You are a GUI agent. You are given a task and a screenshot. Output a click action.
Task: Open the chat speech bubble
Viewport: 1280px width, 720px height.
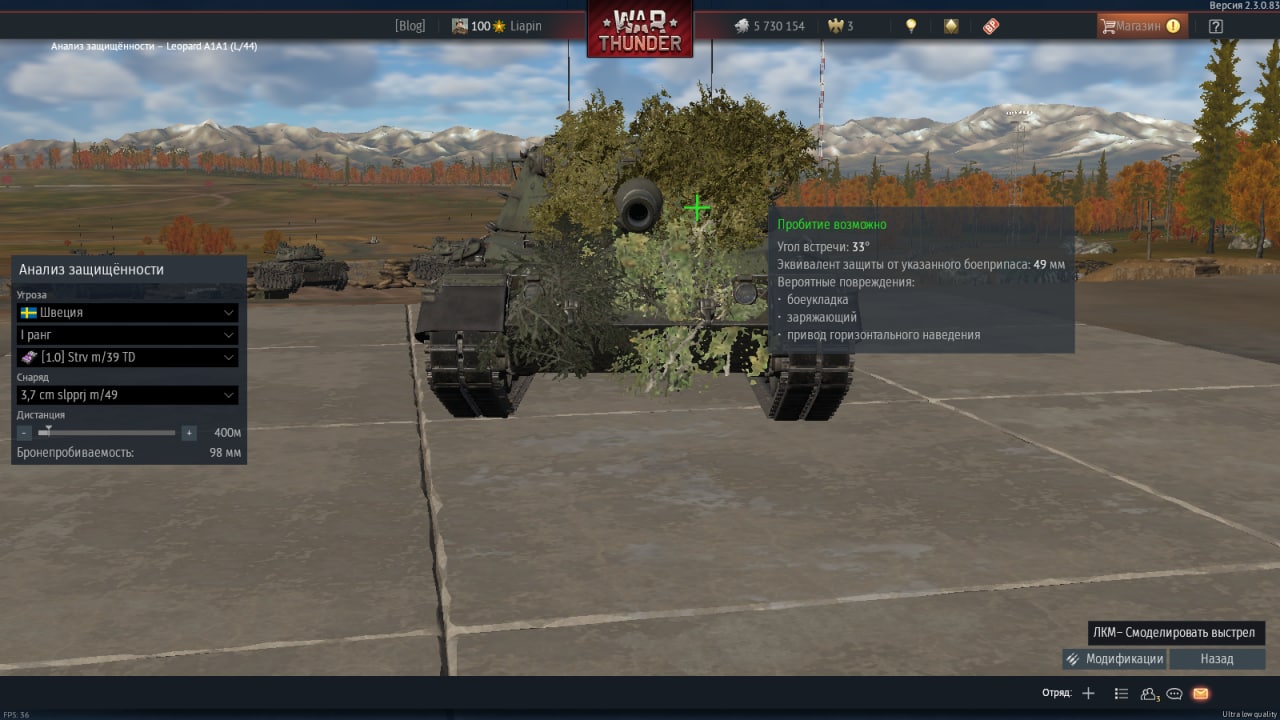tap(1175, 693)
